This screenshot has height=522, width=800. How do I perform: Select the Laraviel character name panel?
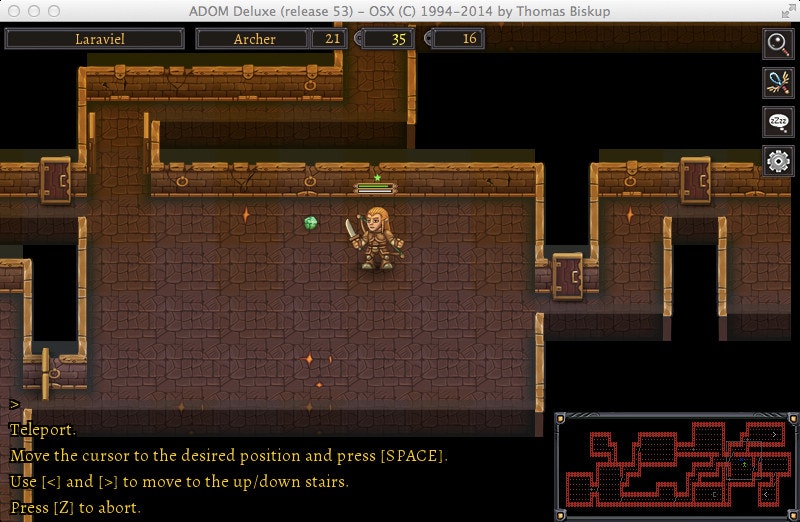point(95,39)
